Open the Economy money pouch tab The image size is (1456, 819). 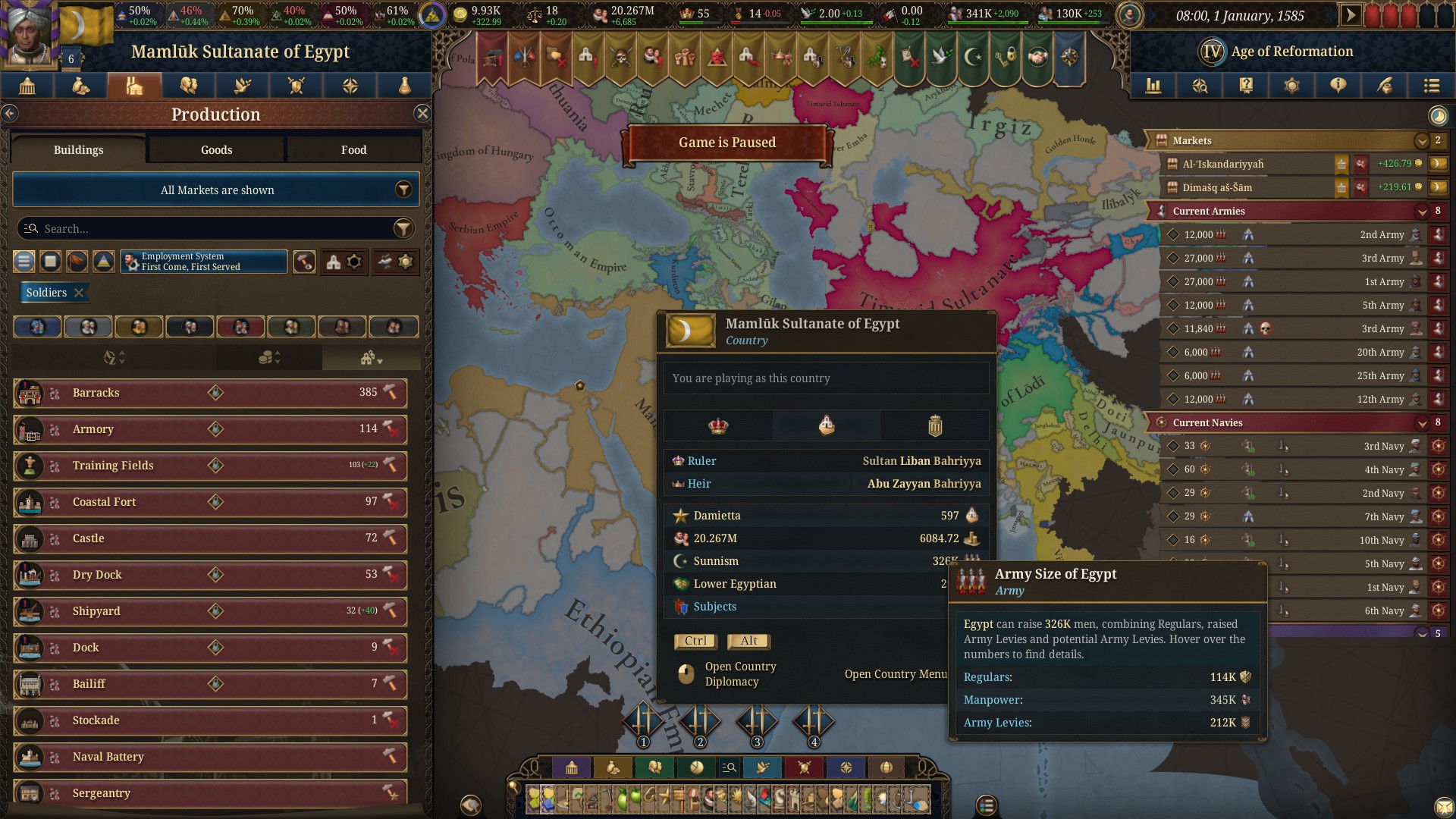pos(80,86)
